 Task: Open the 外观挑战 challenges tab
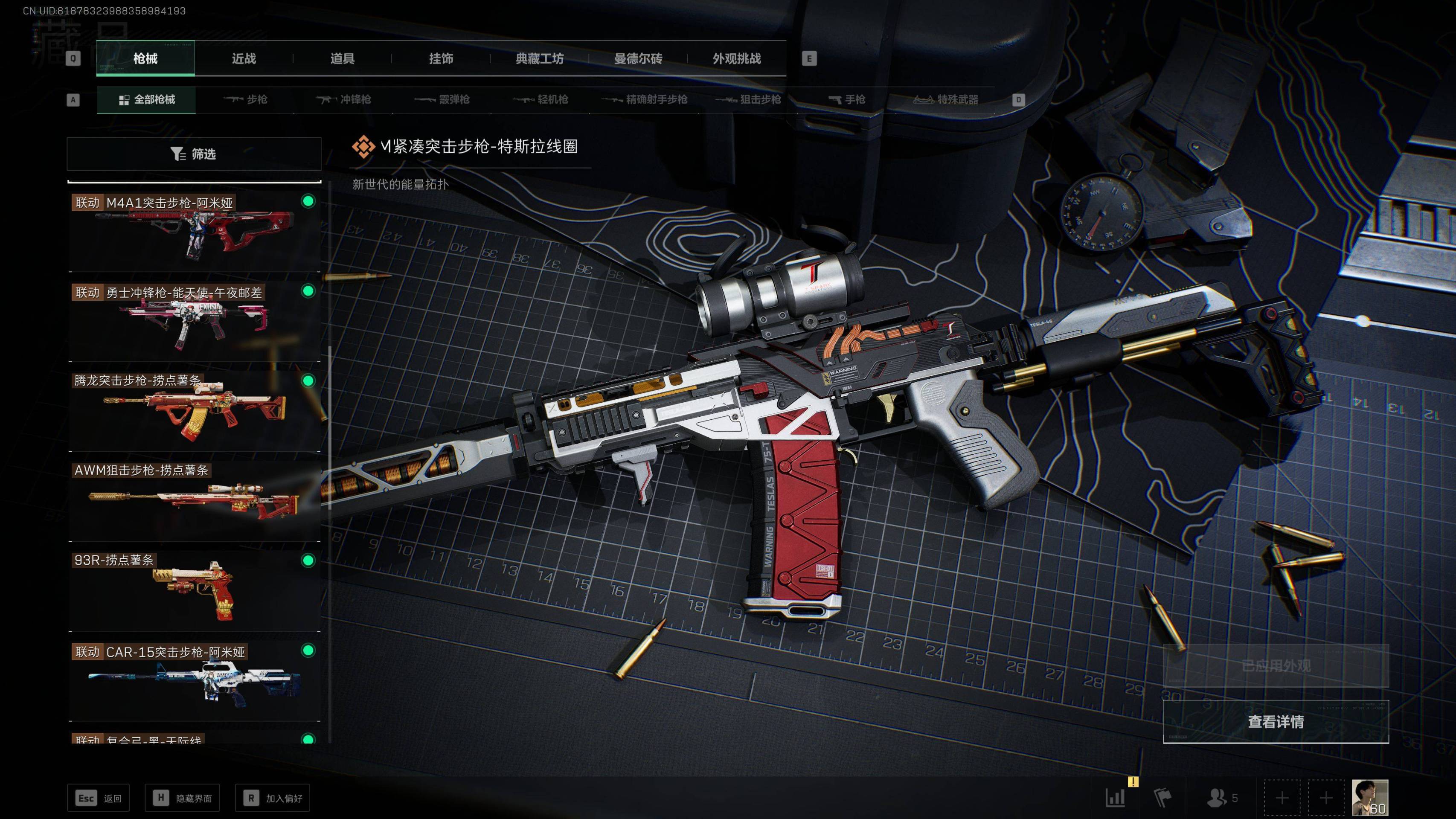[x=736, y=59]
